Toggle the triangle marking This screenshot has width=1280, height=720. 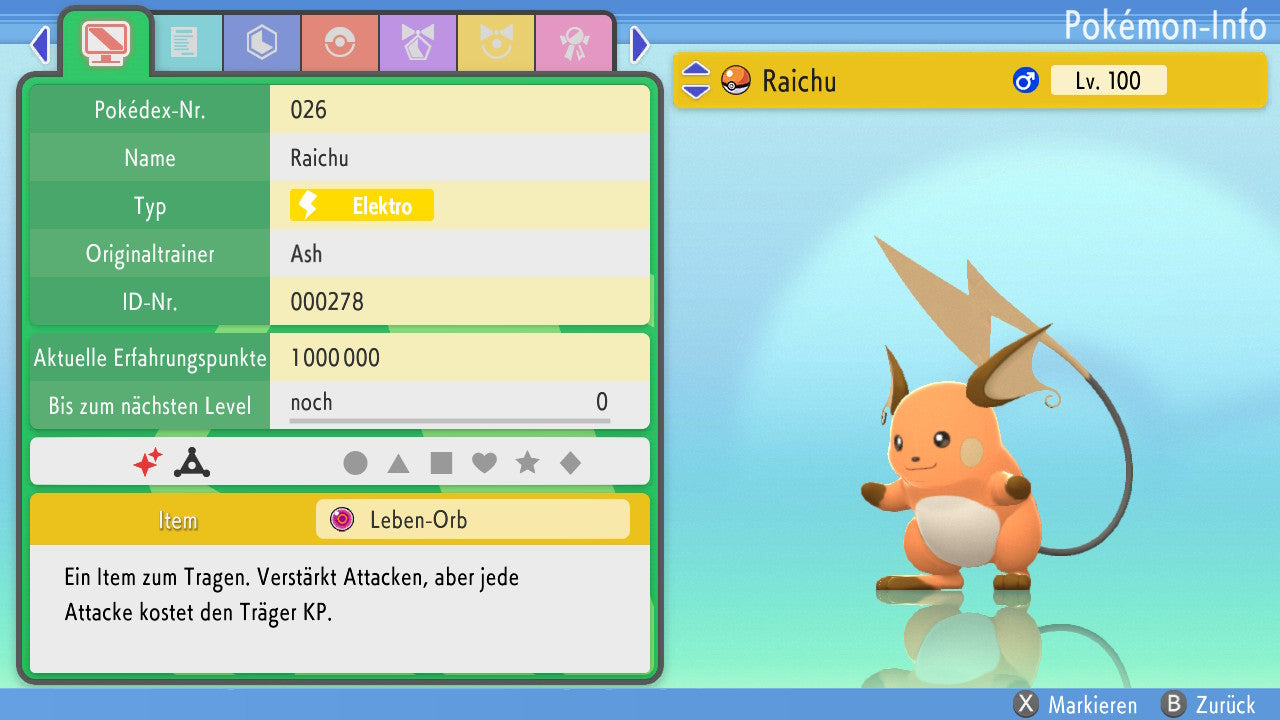pyautogui.click(x=398, y=463)
